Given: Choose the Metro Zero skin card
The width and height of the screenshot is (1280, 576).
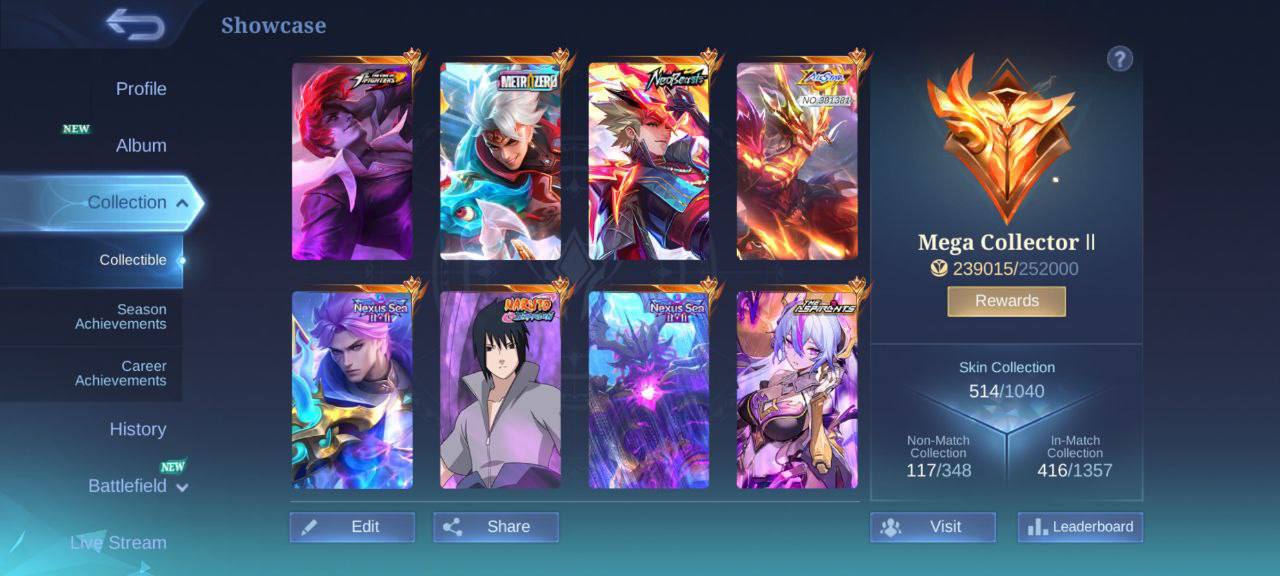Looking at the screenshot, I should point(500,161).
